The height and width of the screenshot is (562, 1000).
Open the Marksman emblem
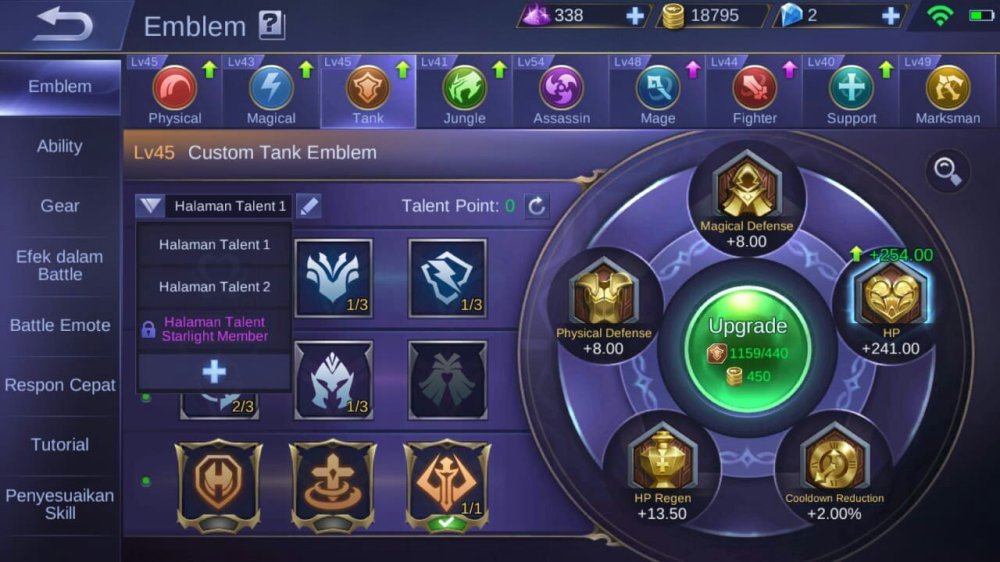click(x=947, y=93)
